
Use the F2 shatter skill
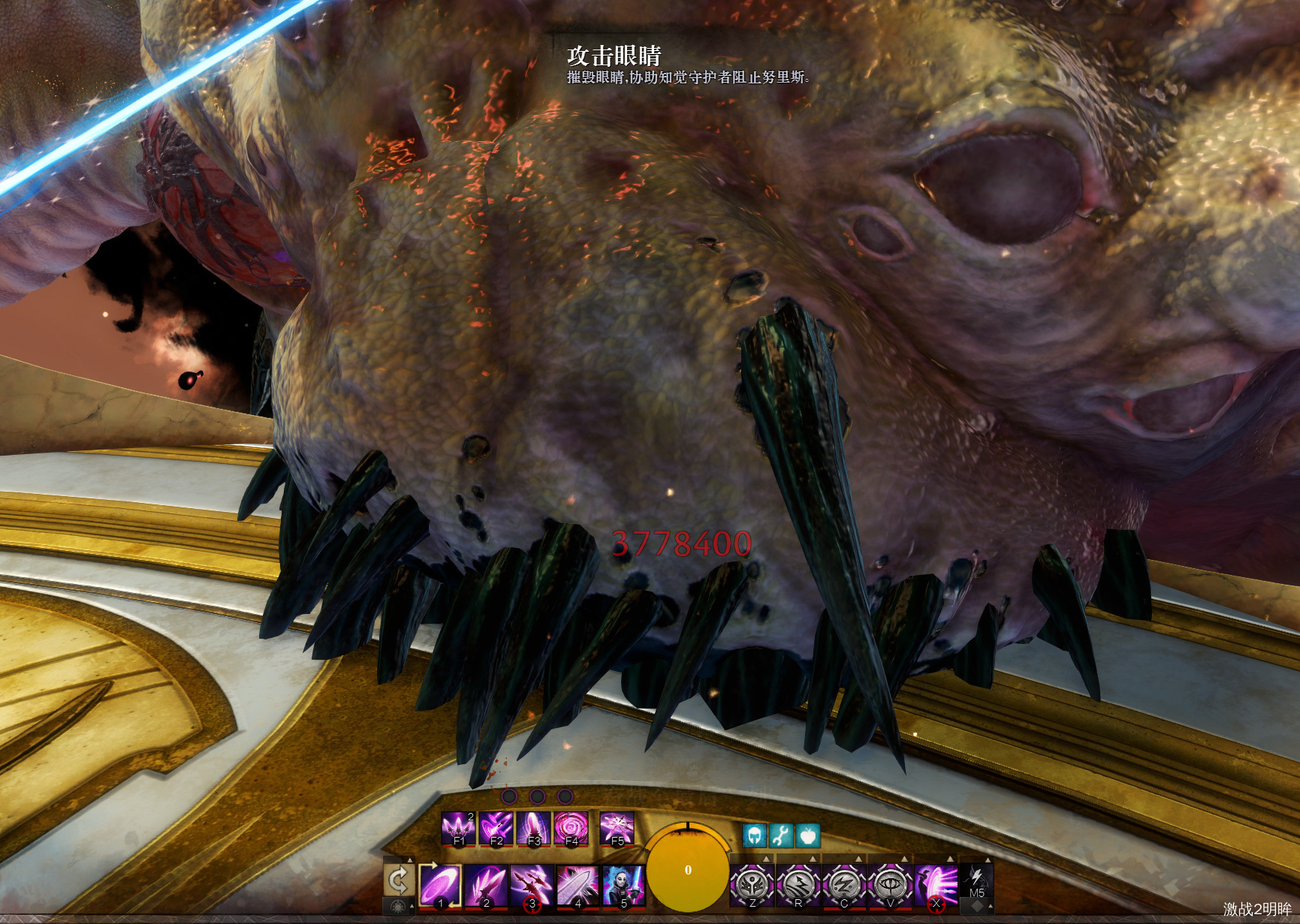496,829
